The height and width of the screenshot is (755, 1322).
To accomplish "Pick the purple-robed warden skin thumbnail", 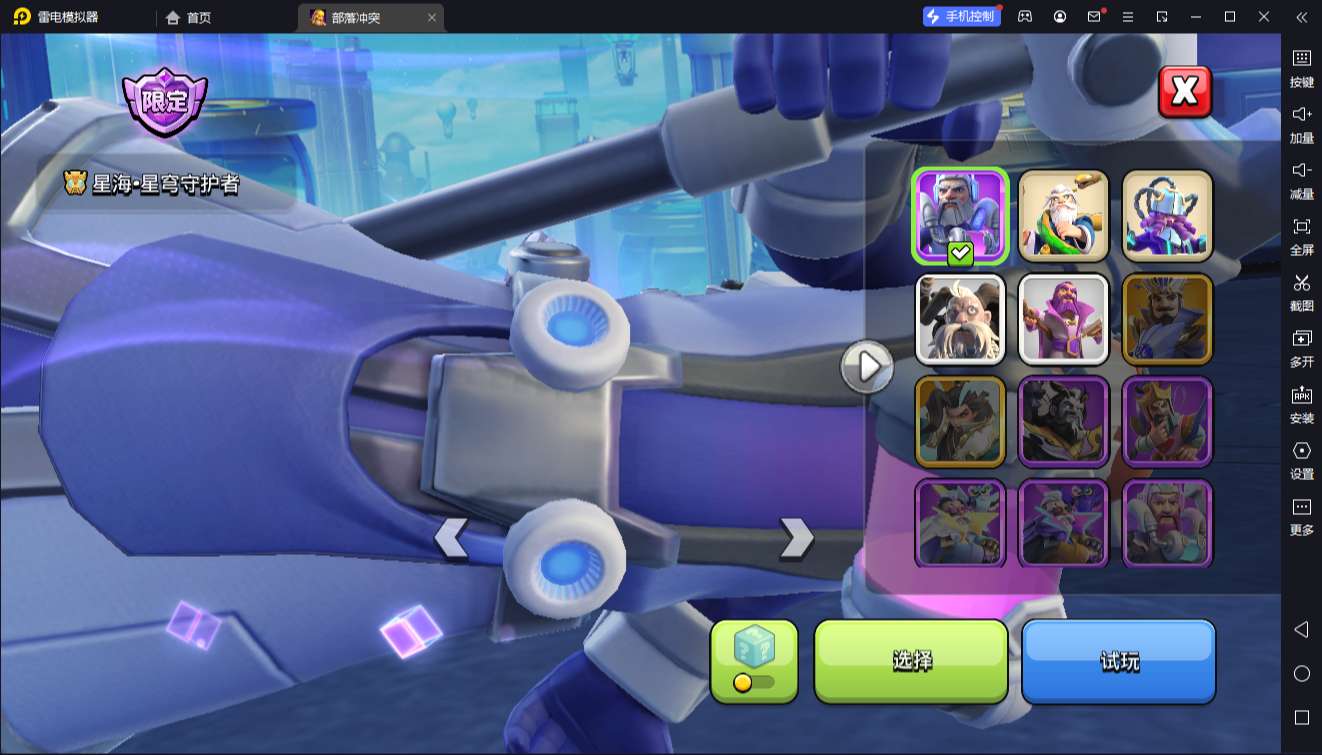I will (1063, 319).
